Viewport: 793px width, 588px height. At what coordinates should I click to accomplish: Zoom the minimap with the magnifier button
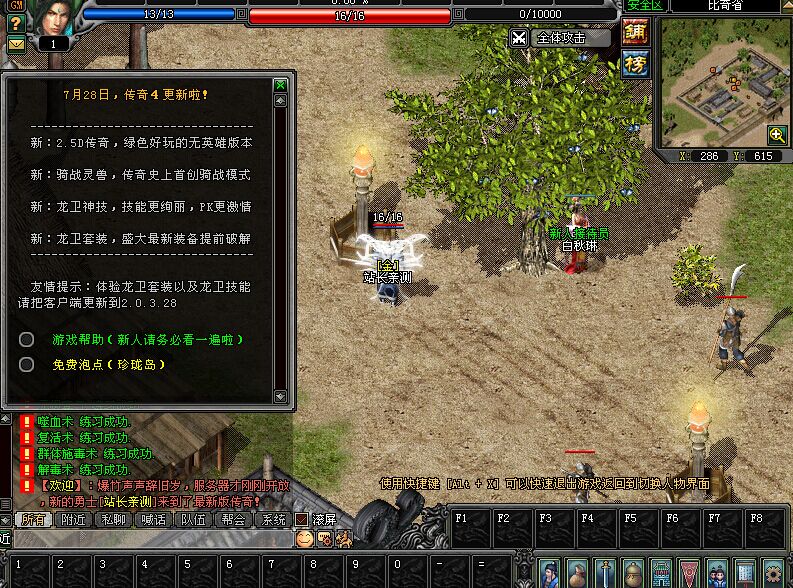776,135
